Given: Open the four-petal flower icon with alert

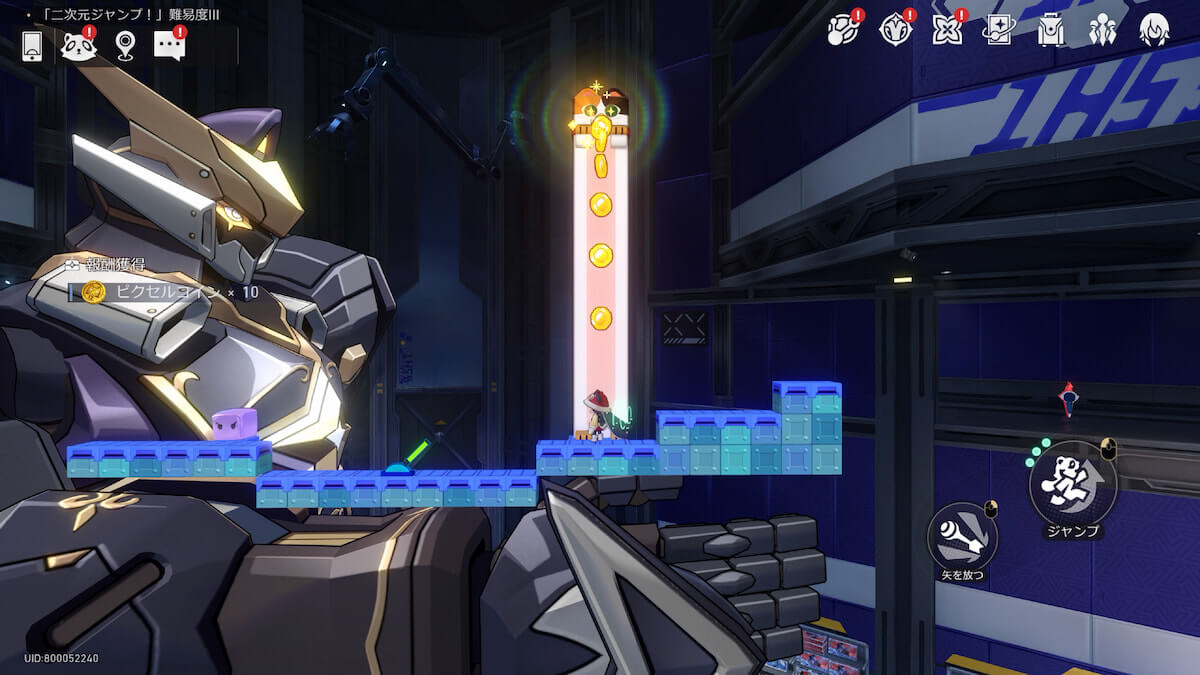Looking at the screenshot, I should coord(947,31).
